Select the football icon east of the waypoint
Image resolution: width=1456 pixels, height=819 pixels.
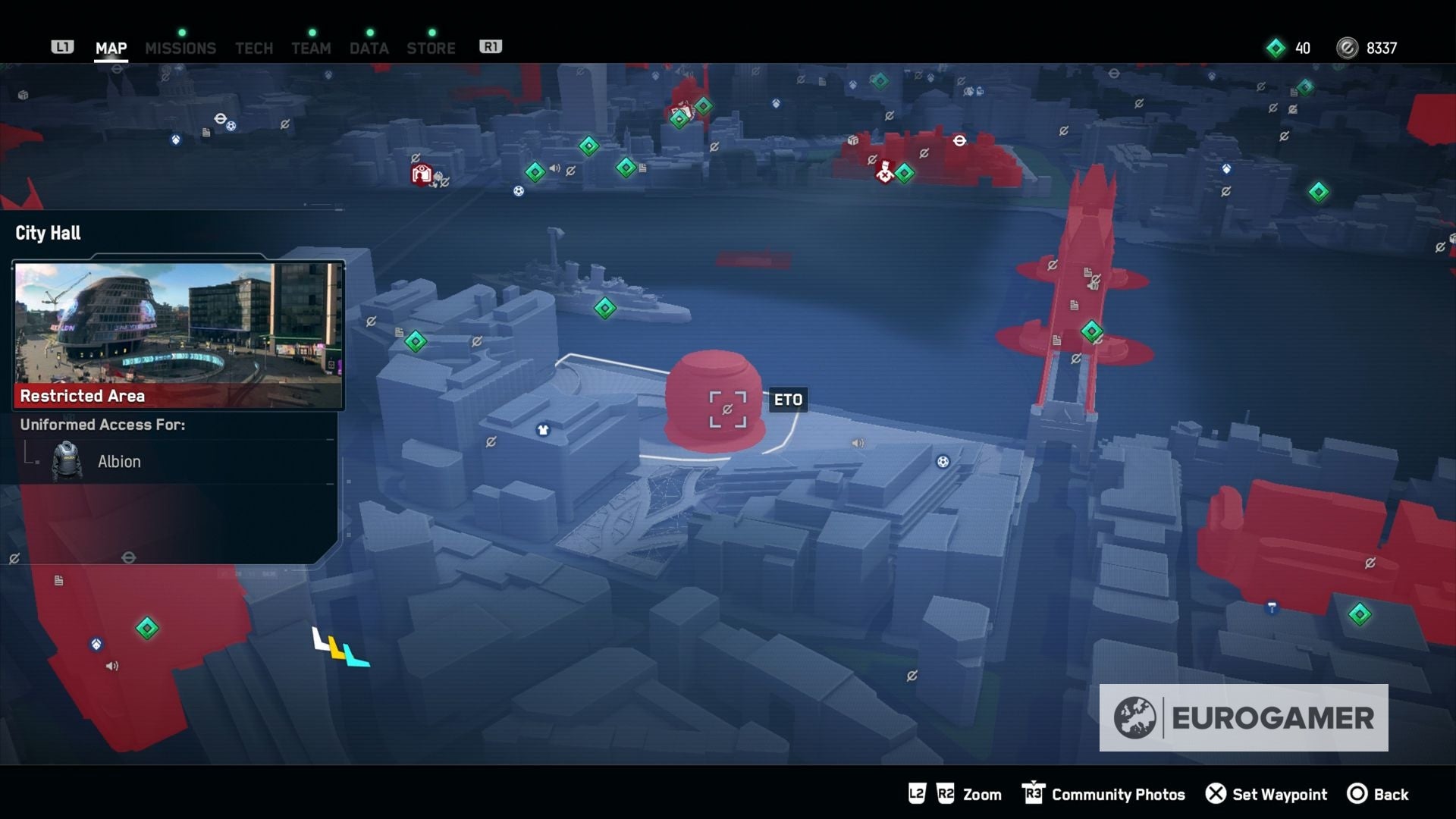click(x=943, y=462)
